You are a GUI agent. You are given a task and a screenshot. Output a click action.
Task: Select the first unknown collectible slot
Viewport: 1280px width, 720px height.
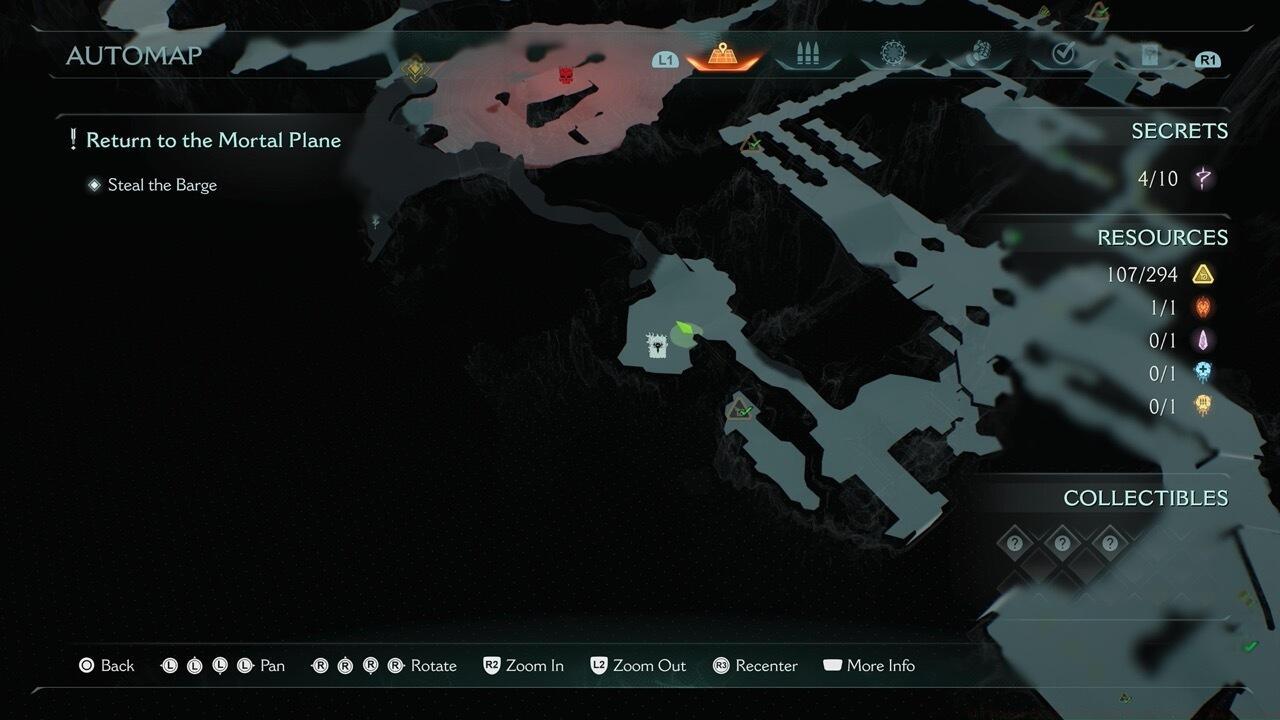(x=1015, y=543)
